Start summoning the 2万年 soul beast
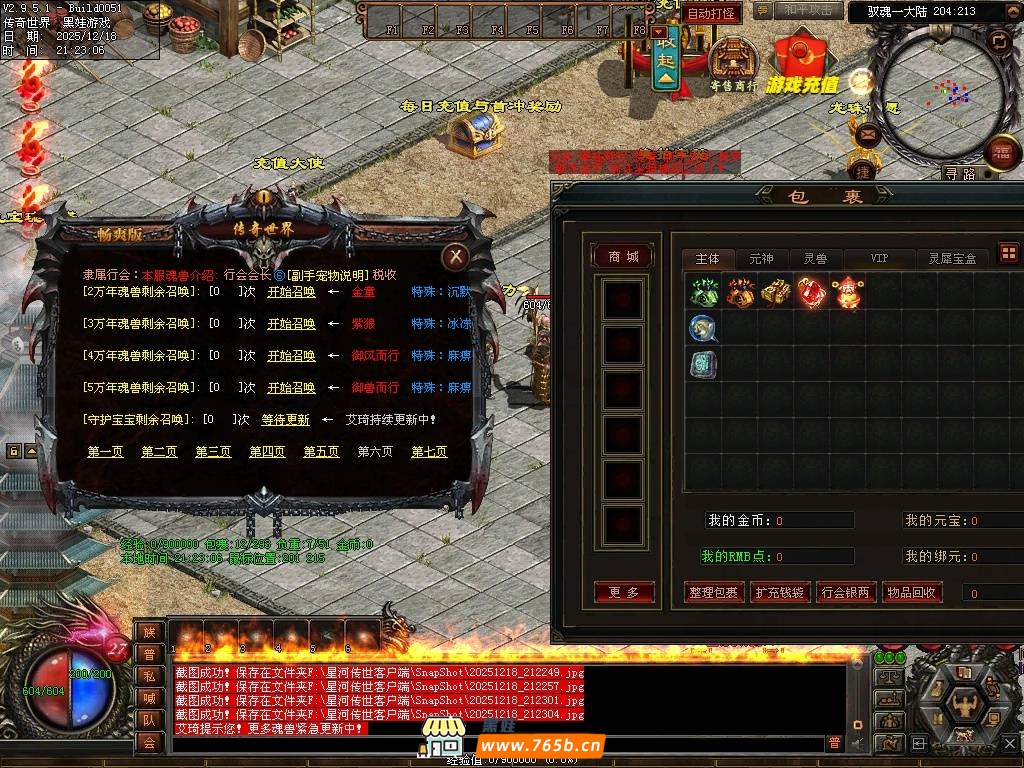Viewport: 1024px width, 768px height. pyautogui.click(x=291, y=292)
